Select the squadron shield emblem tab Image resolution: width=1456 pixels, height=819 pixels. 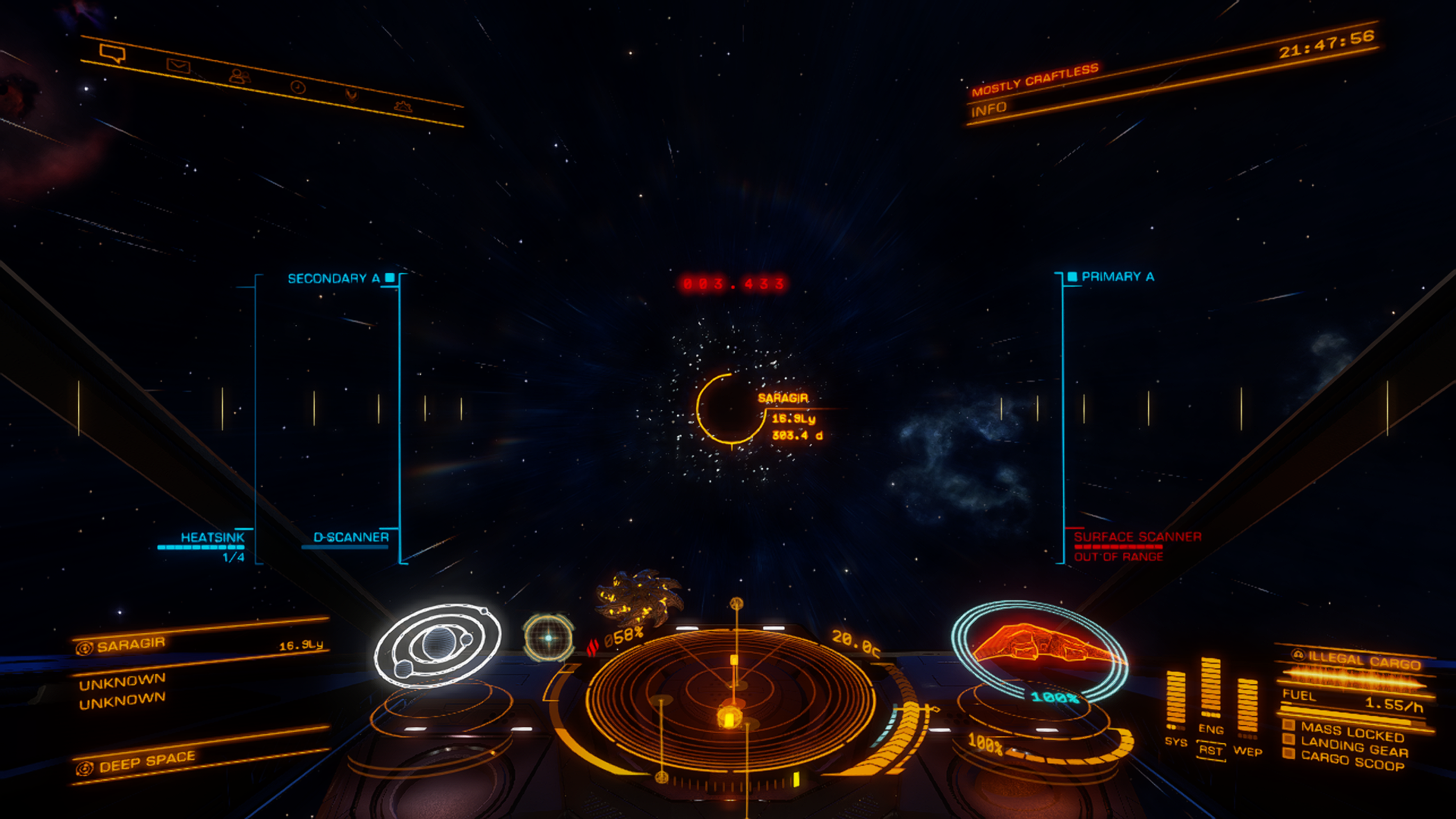(350, 95)
